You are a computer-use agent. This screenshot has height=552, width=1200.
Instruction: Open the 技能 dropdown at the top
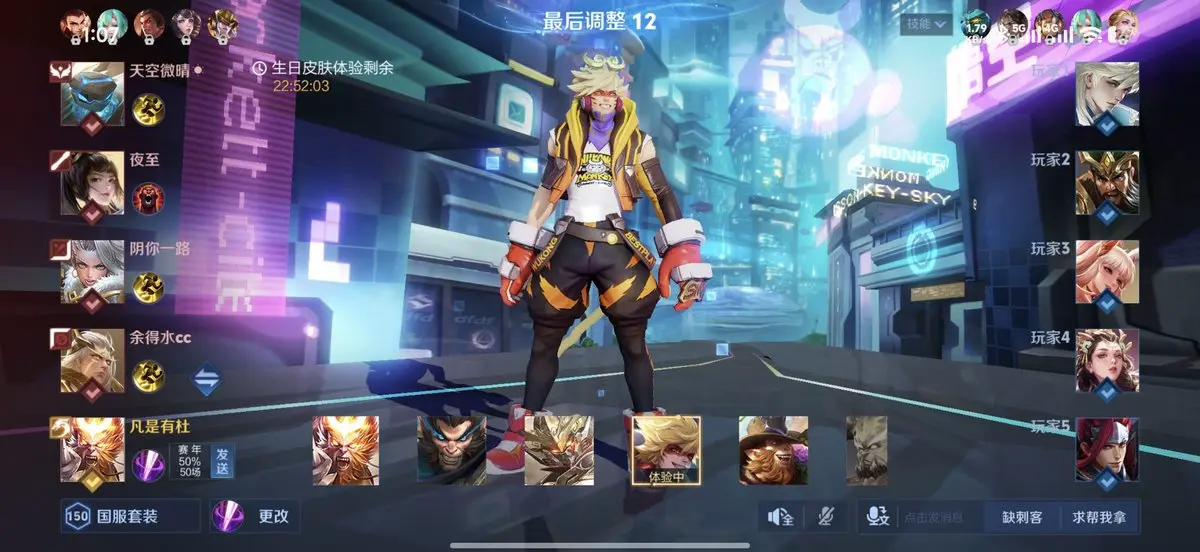(x=925, y=24)
